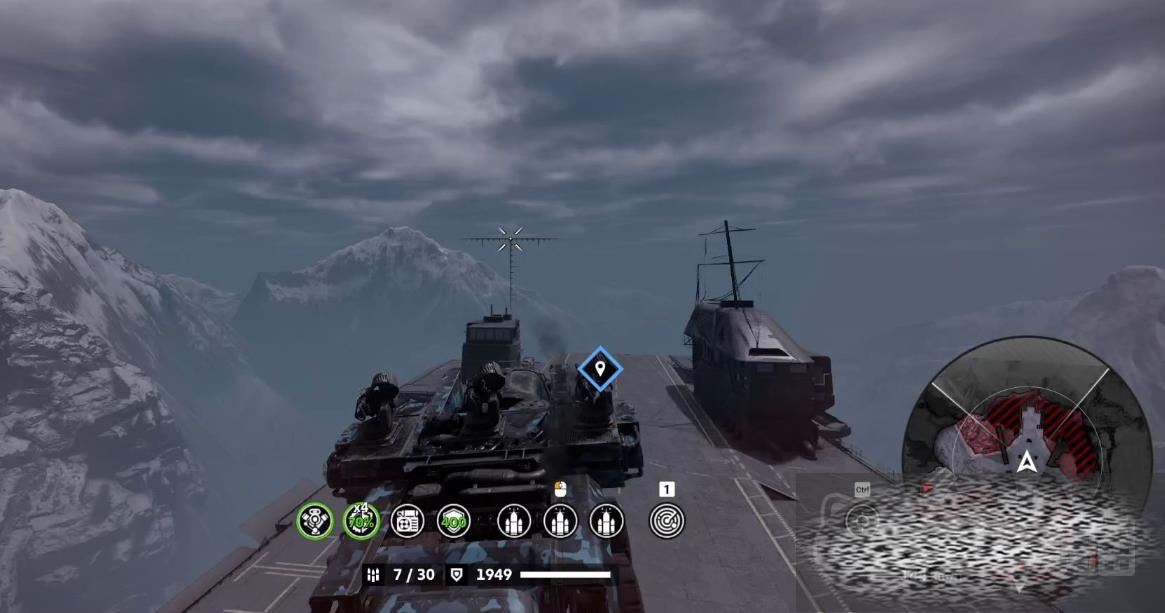The image size is (1165, 613).
Task: Use the repair kit consumable icon
Action: [x=407, y=520]
